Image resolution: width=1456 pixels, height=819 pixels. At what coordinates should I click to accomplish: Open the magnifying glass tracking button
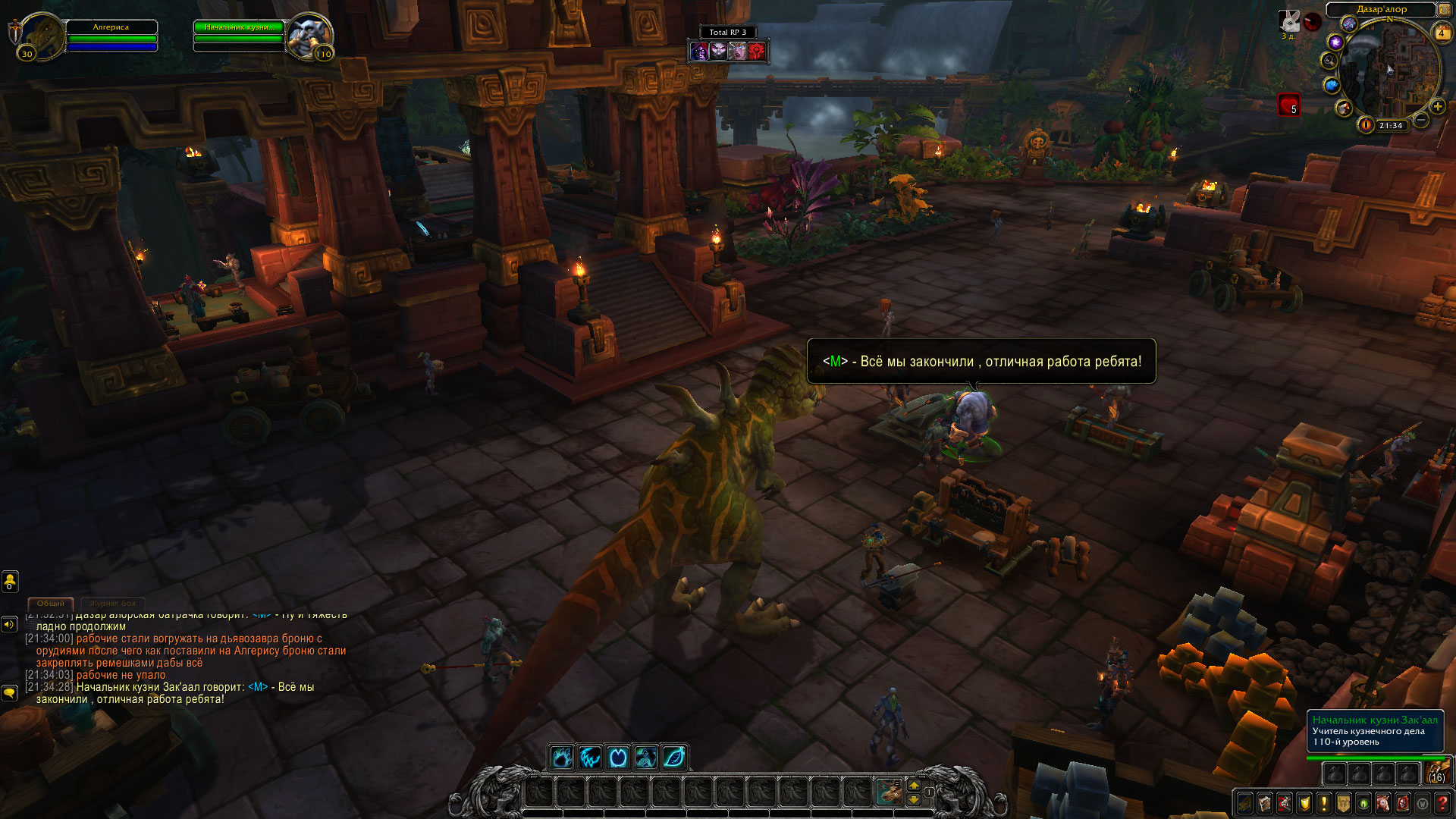[1329, 60]
